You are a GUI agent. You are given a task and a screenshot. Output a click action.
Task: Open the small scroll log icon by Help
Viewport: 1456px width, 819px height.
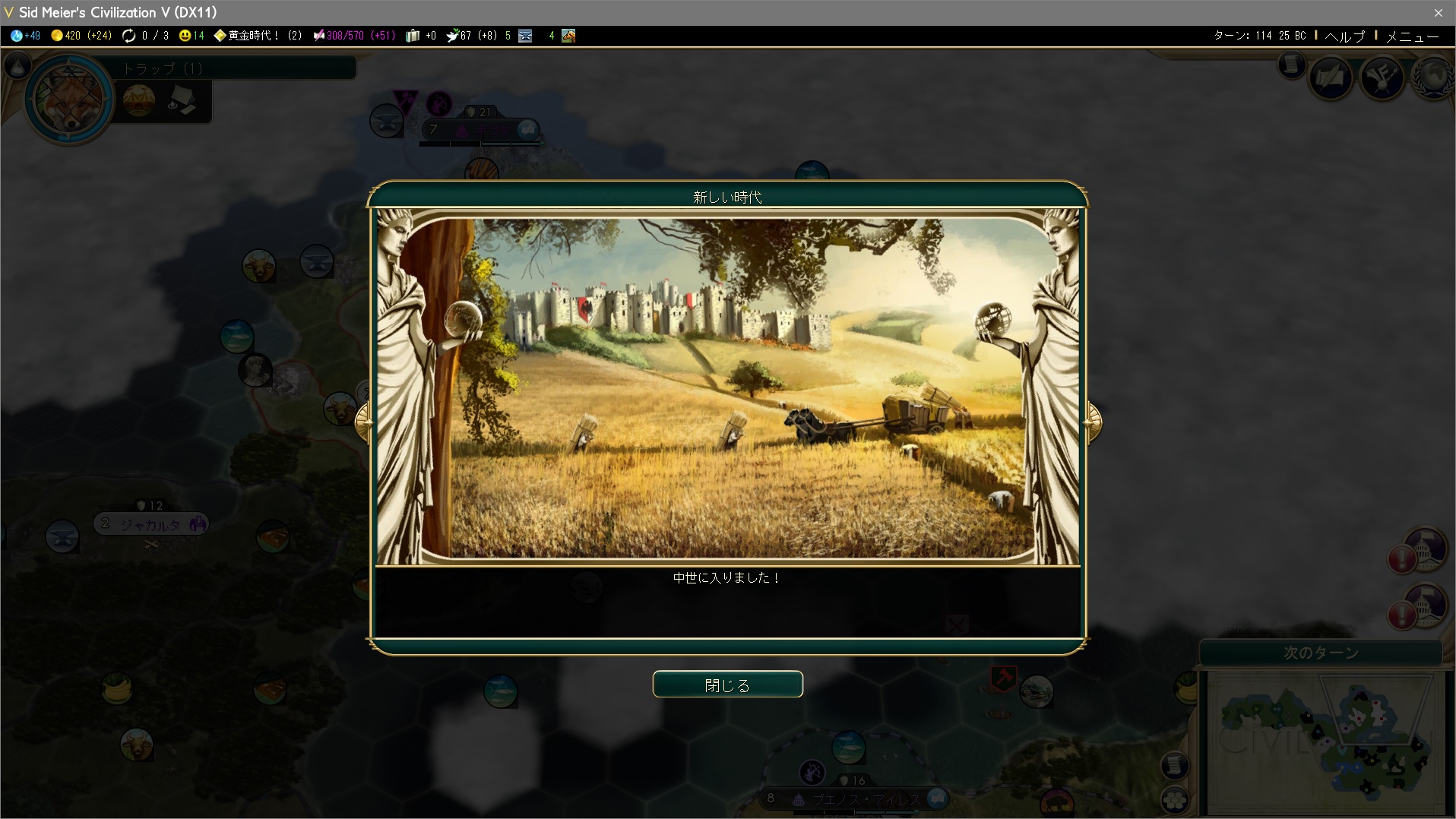coord(1291,66)
